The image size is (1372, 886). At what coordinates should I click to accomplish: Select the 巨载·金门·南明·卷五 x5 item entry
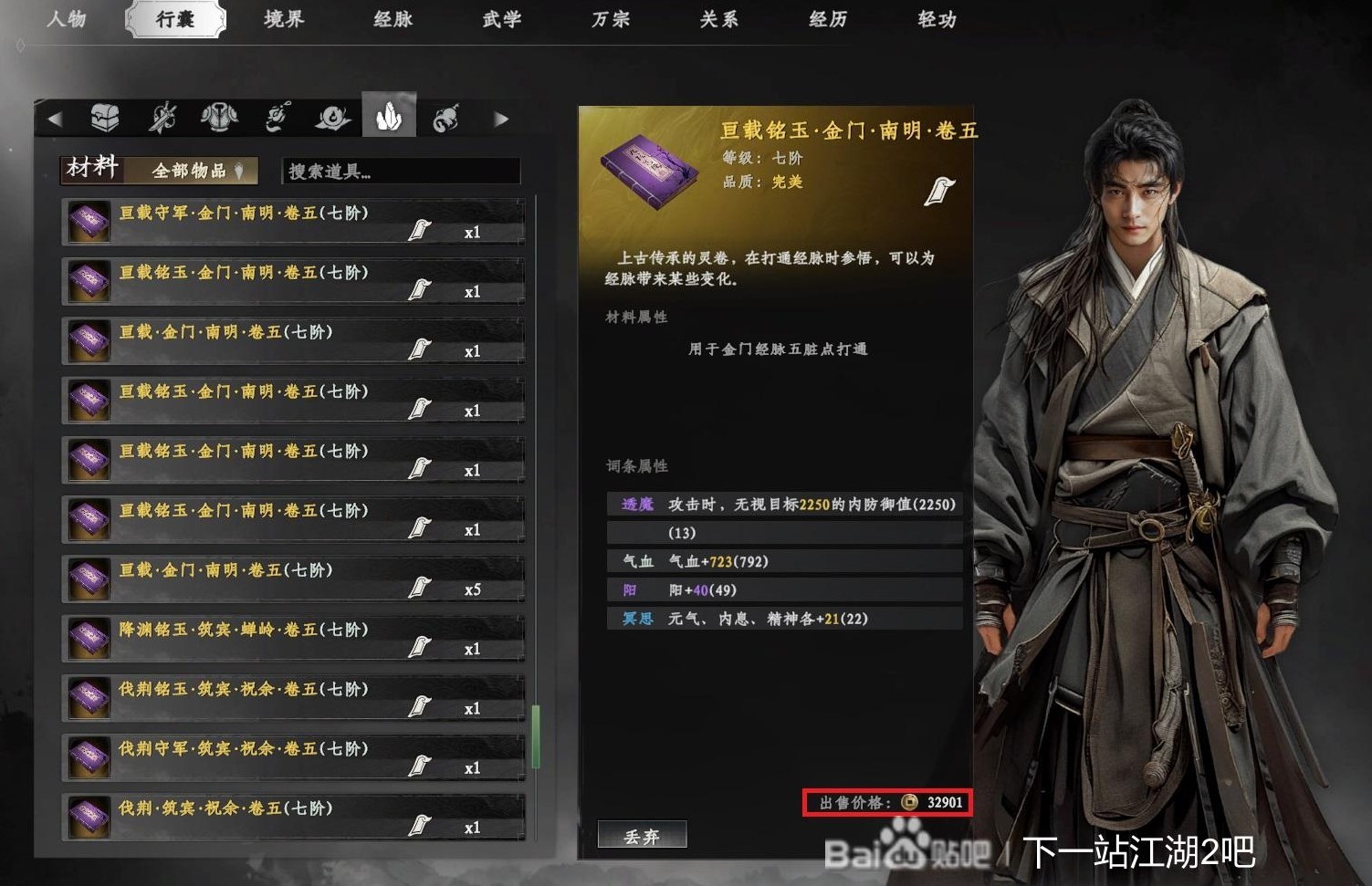click(274, 578)
